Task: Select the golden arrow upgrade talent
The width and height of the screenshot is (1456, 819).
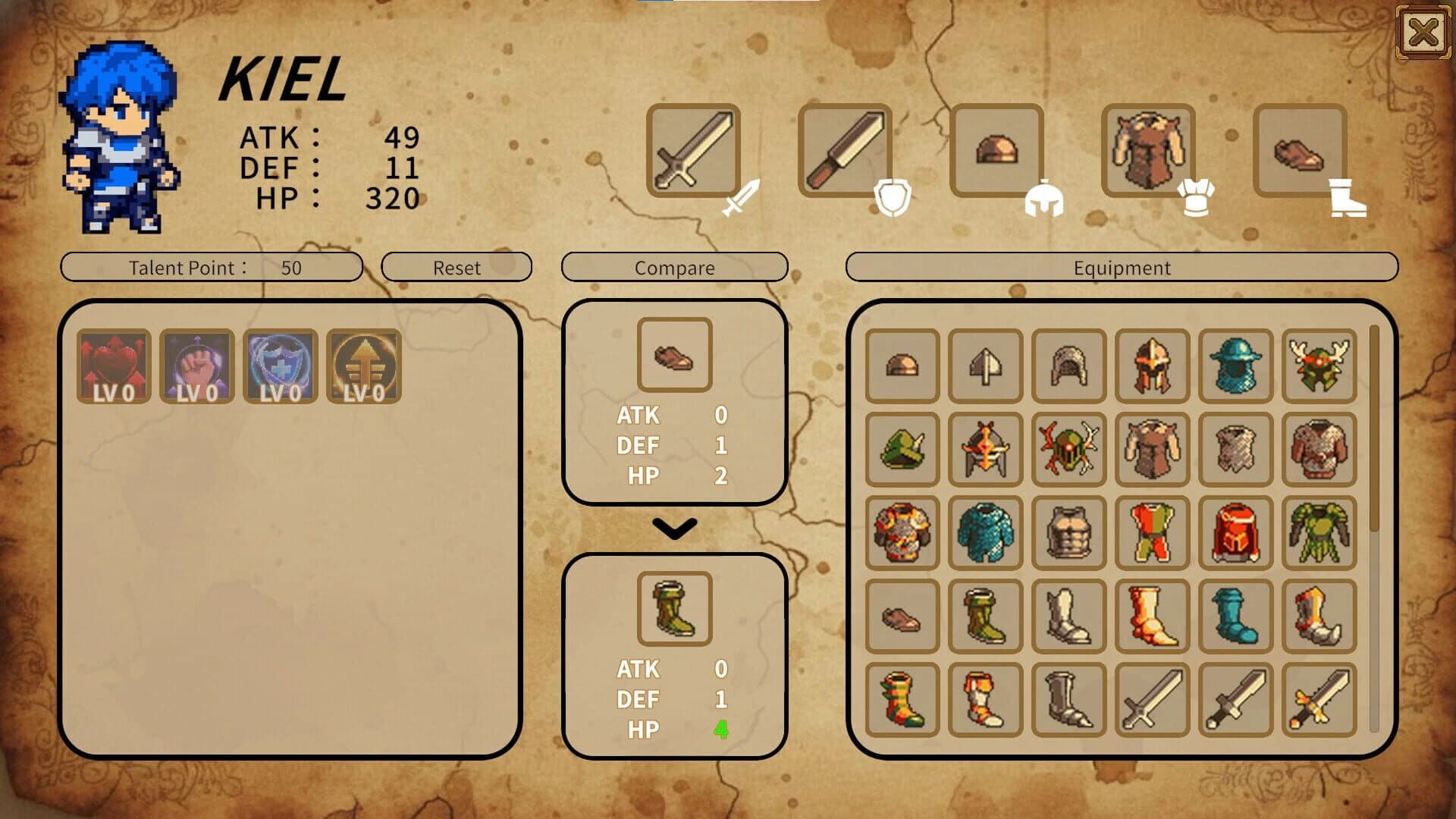Action: click(x=364, y=368)
